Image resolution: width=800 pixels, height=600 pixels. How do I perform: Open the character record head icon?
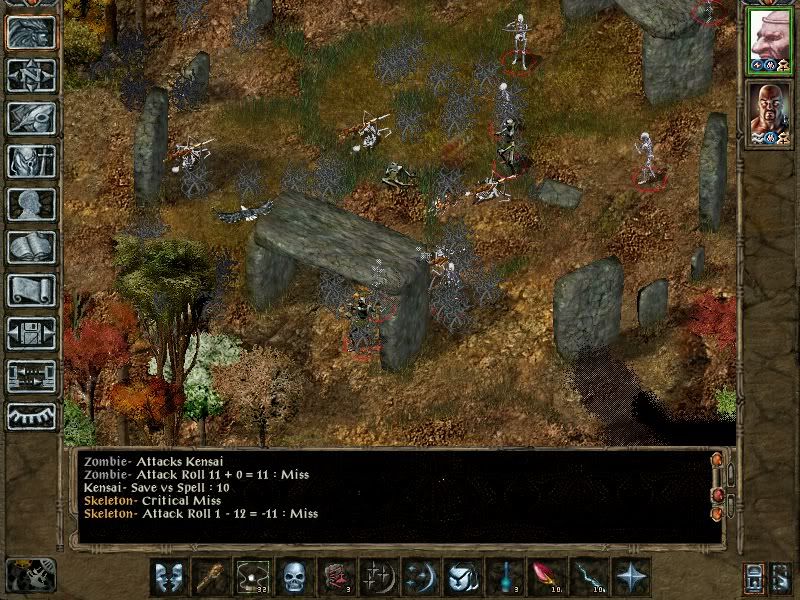31,204
